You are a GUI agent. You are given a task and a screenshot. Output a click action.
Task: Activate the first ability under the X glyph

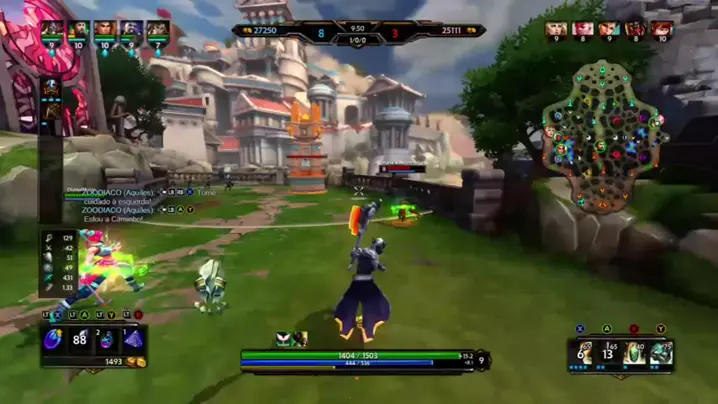[581, 353]
